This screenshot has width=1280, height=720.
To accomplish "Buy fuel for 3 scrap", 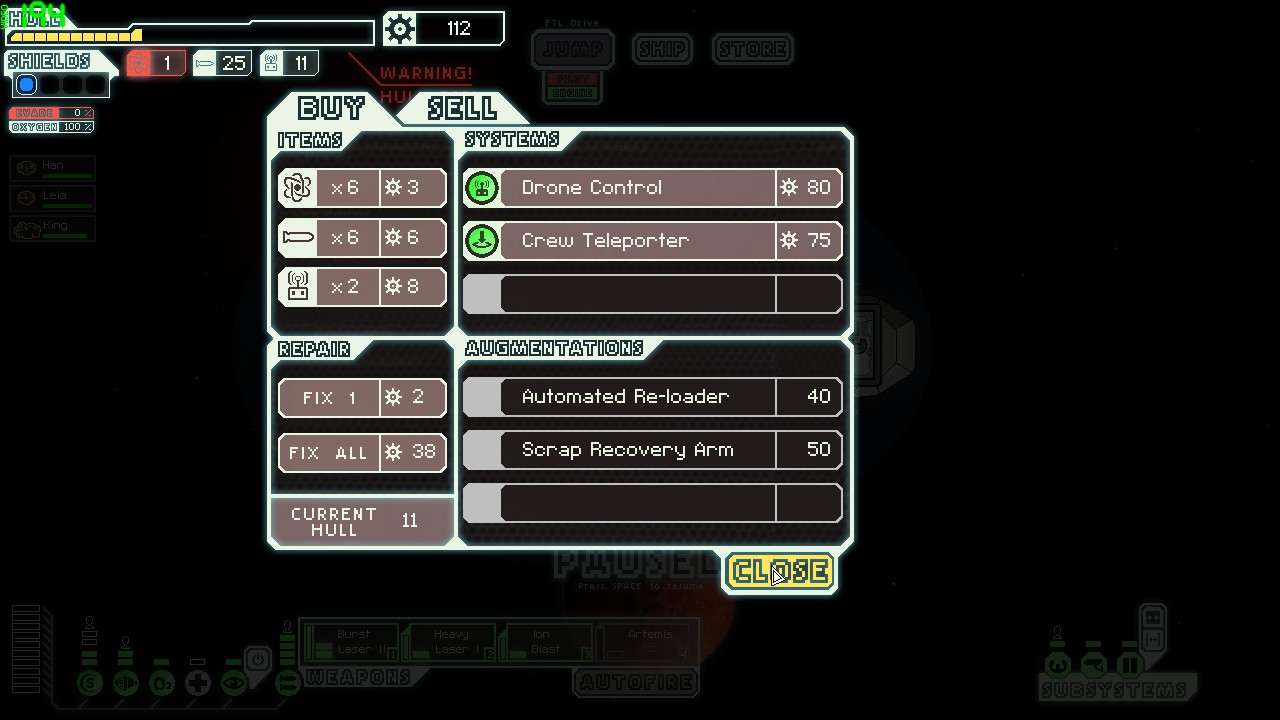I will 362,188.
